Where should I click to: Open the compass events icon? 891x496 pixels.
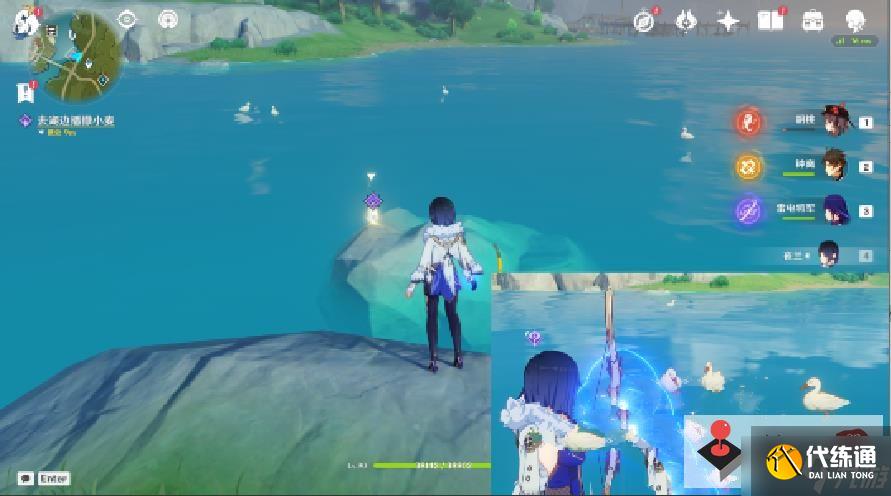click(x=644, y=21)
